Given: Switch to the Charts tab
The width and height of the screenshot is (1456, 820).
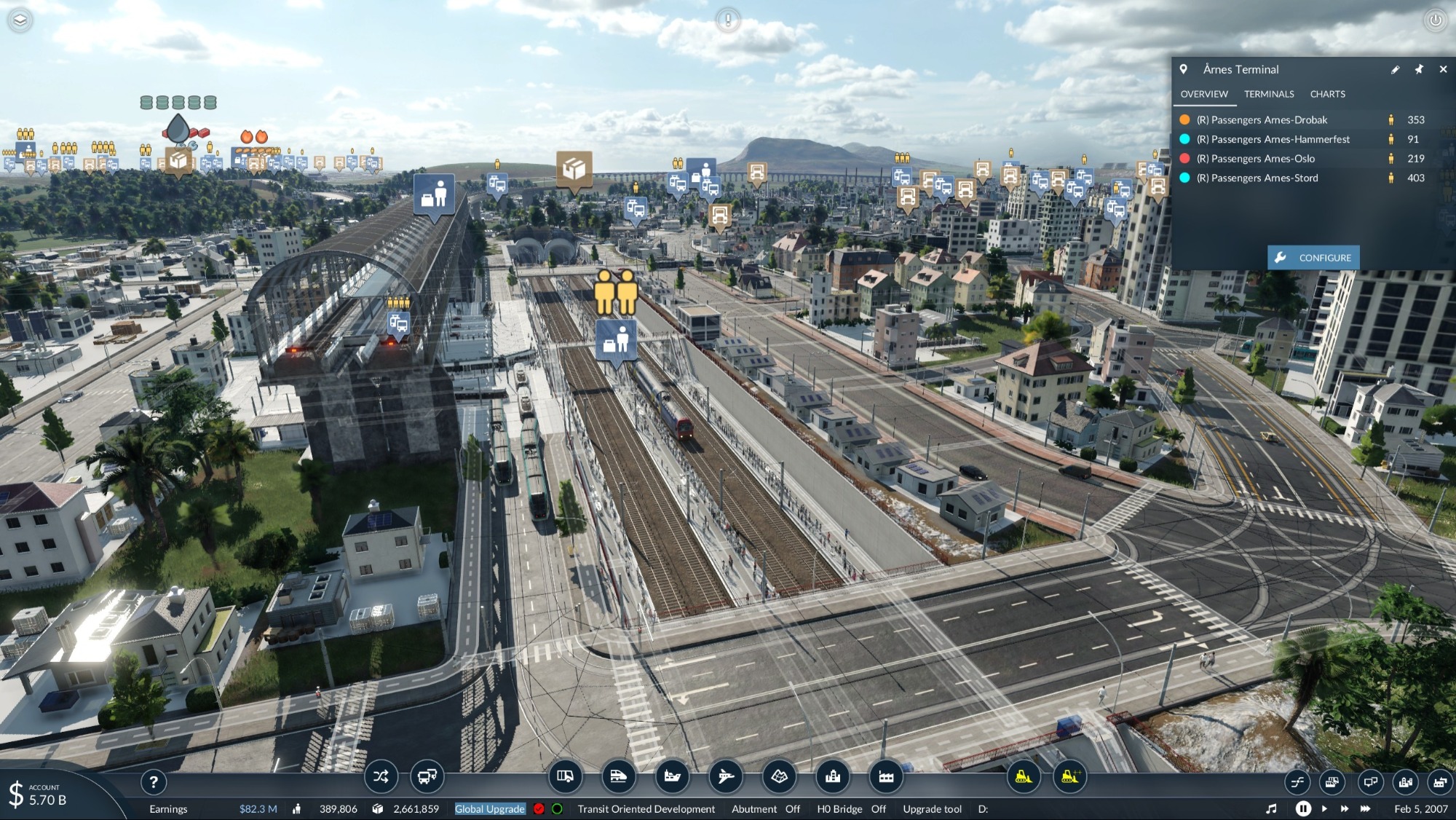Looking at the screenshot, I should coord(1327,94).
